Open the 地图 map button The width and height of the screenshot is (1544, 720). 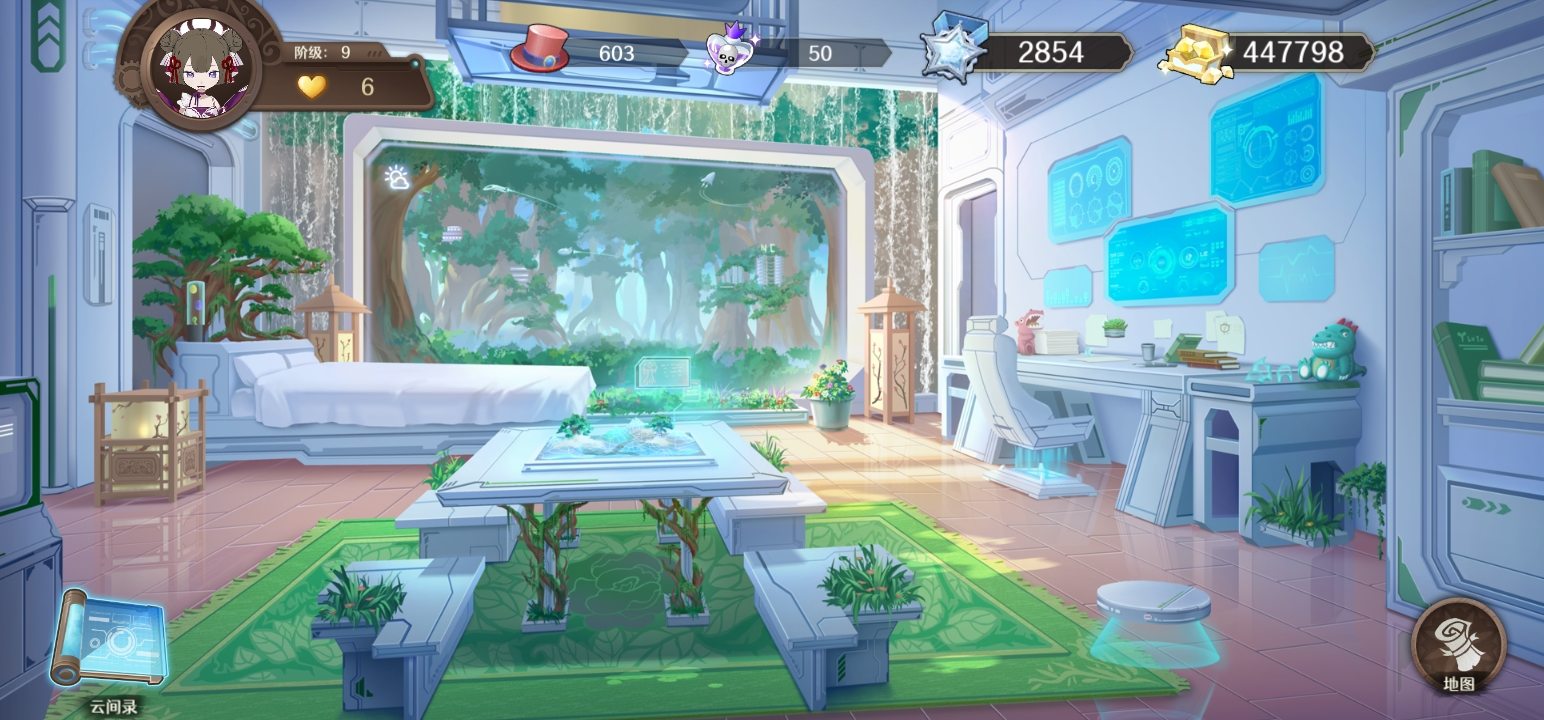[1458, 643]
